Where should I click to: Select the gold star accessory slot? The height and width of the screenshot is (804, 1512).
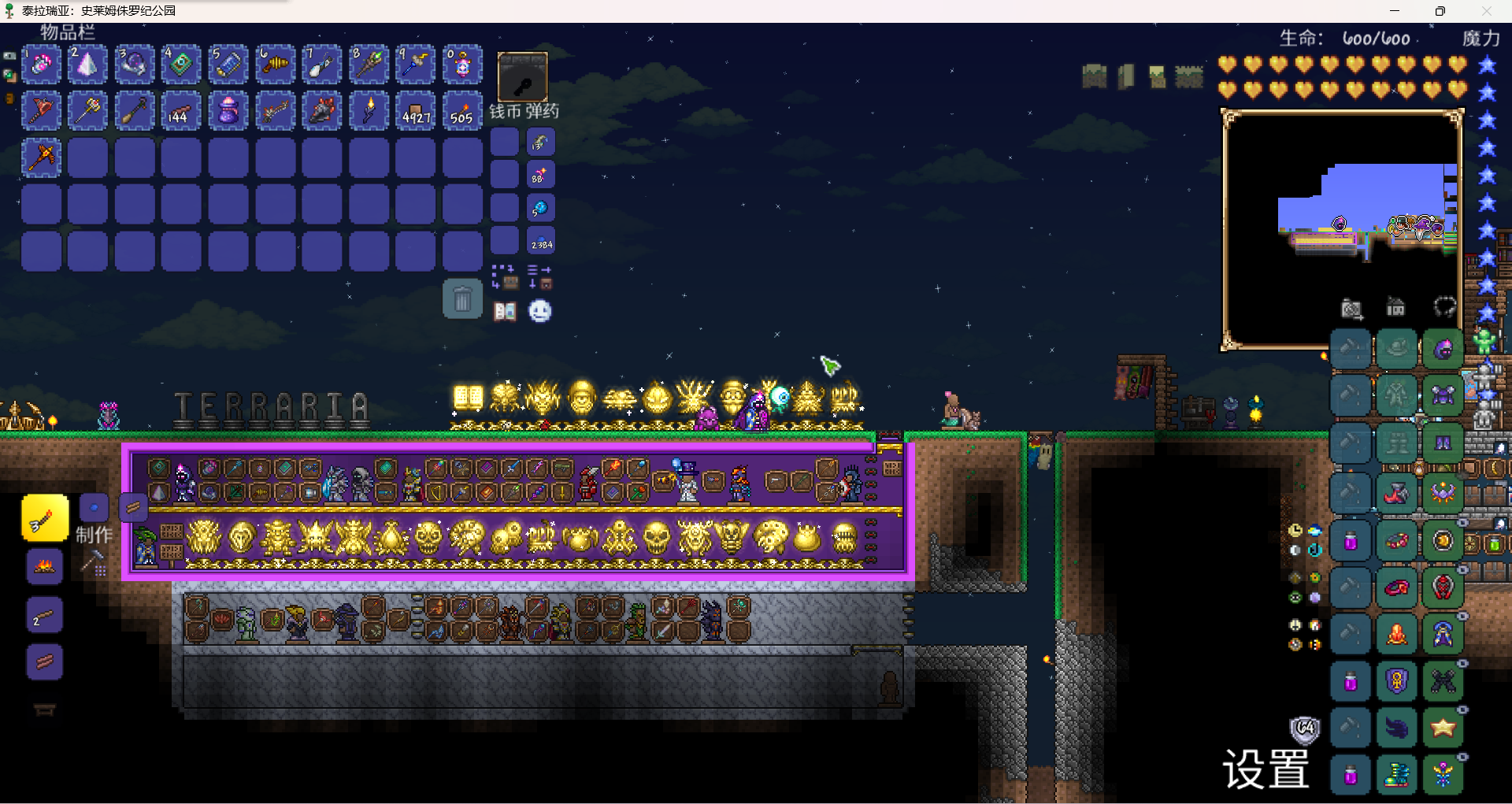1443,728
